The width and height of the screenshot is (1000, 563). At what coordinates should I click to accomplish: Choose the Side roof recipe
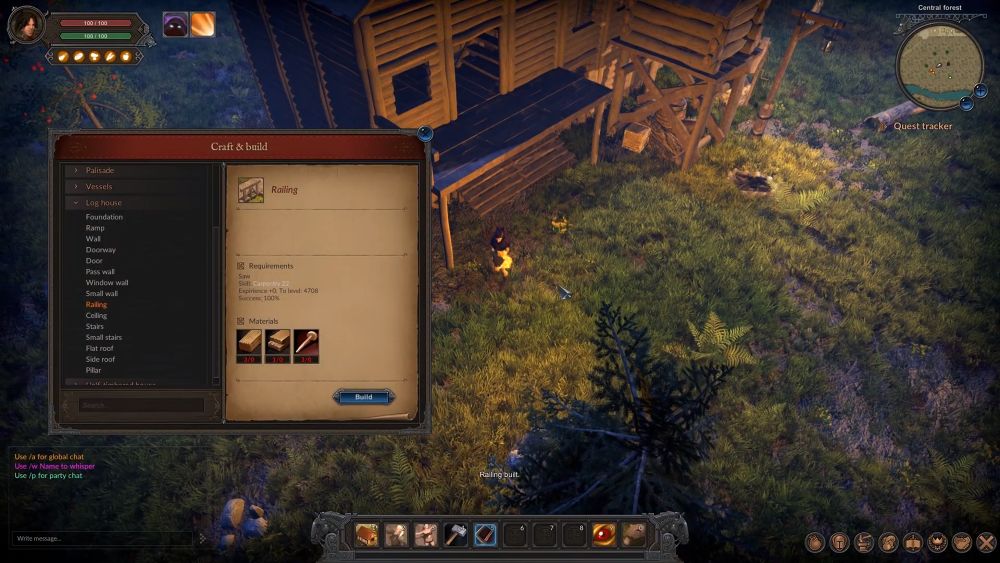(100, 360)
